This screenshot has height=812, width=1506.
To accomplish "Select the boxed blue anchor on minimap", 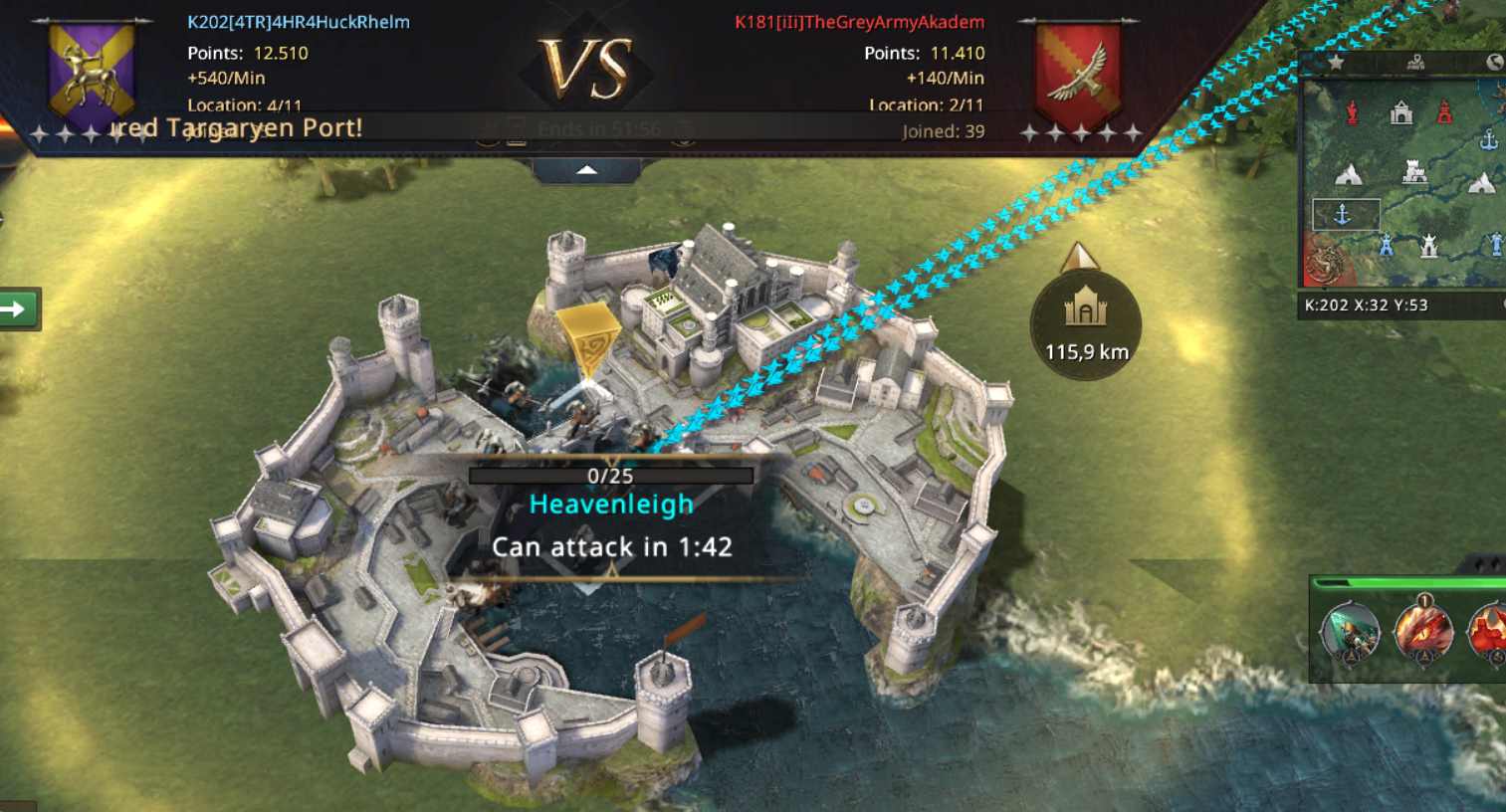I will 1343,214.
